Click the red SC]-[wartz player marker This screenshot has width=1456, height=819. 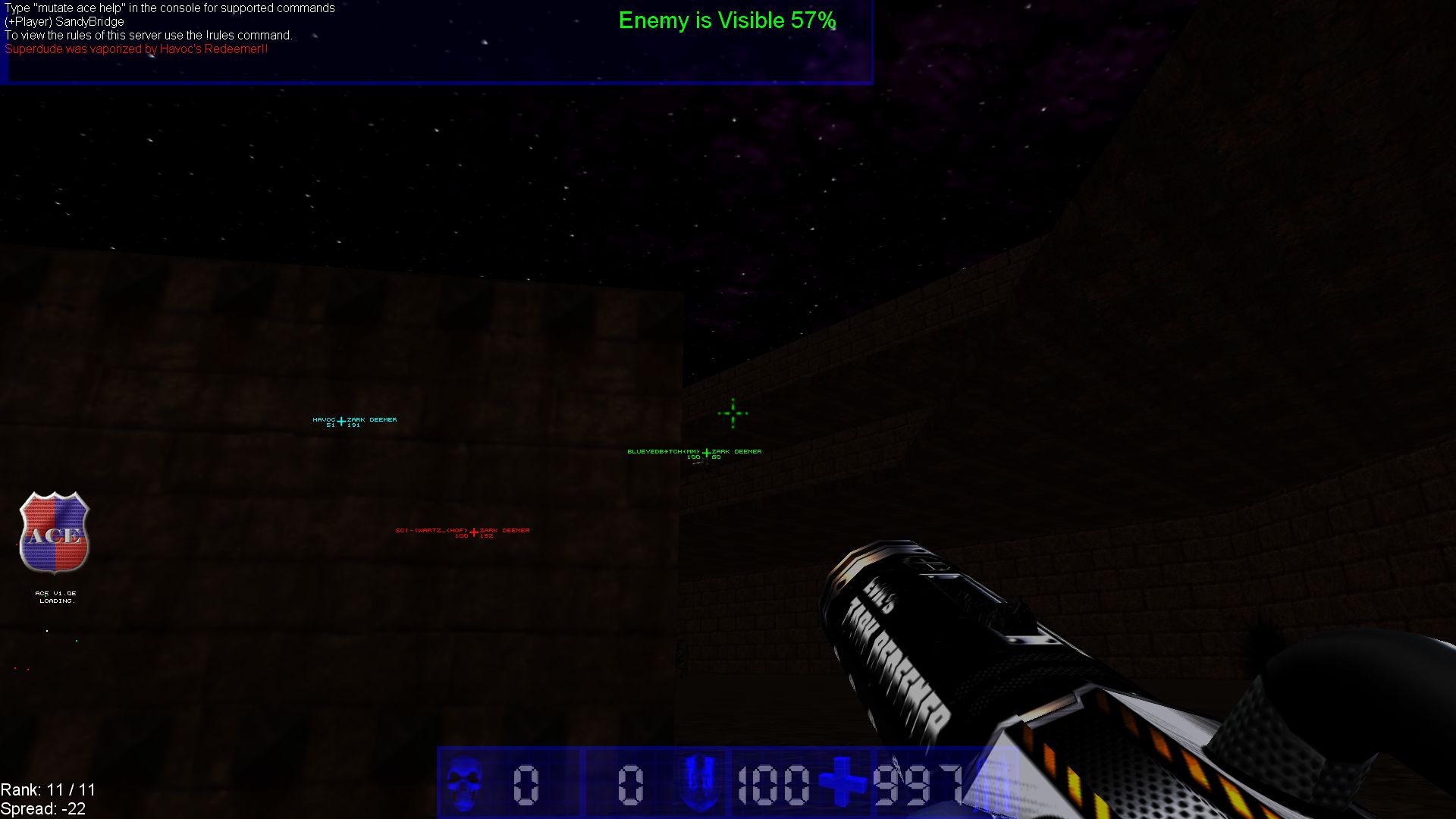474,532
